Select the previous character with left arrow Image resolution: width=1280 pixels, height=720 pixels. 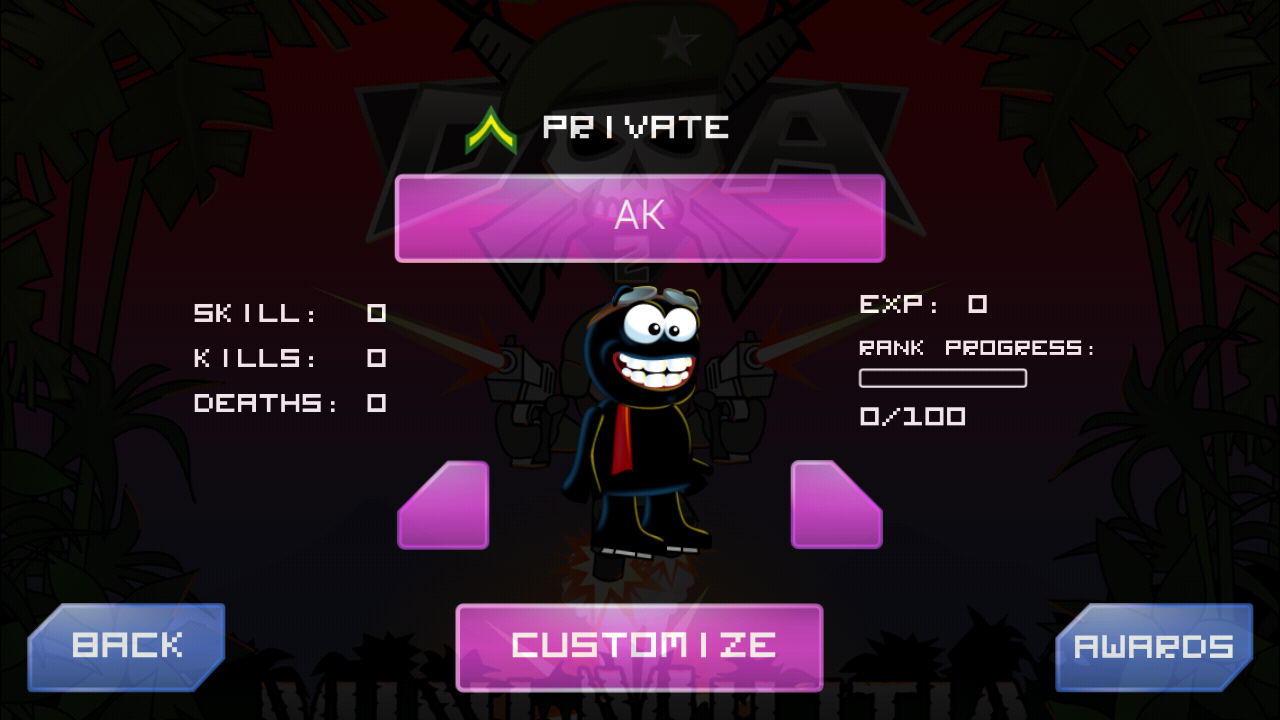tap(447, 508)
